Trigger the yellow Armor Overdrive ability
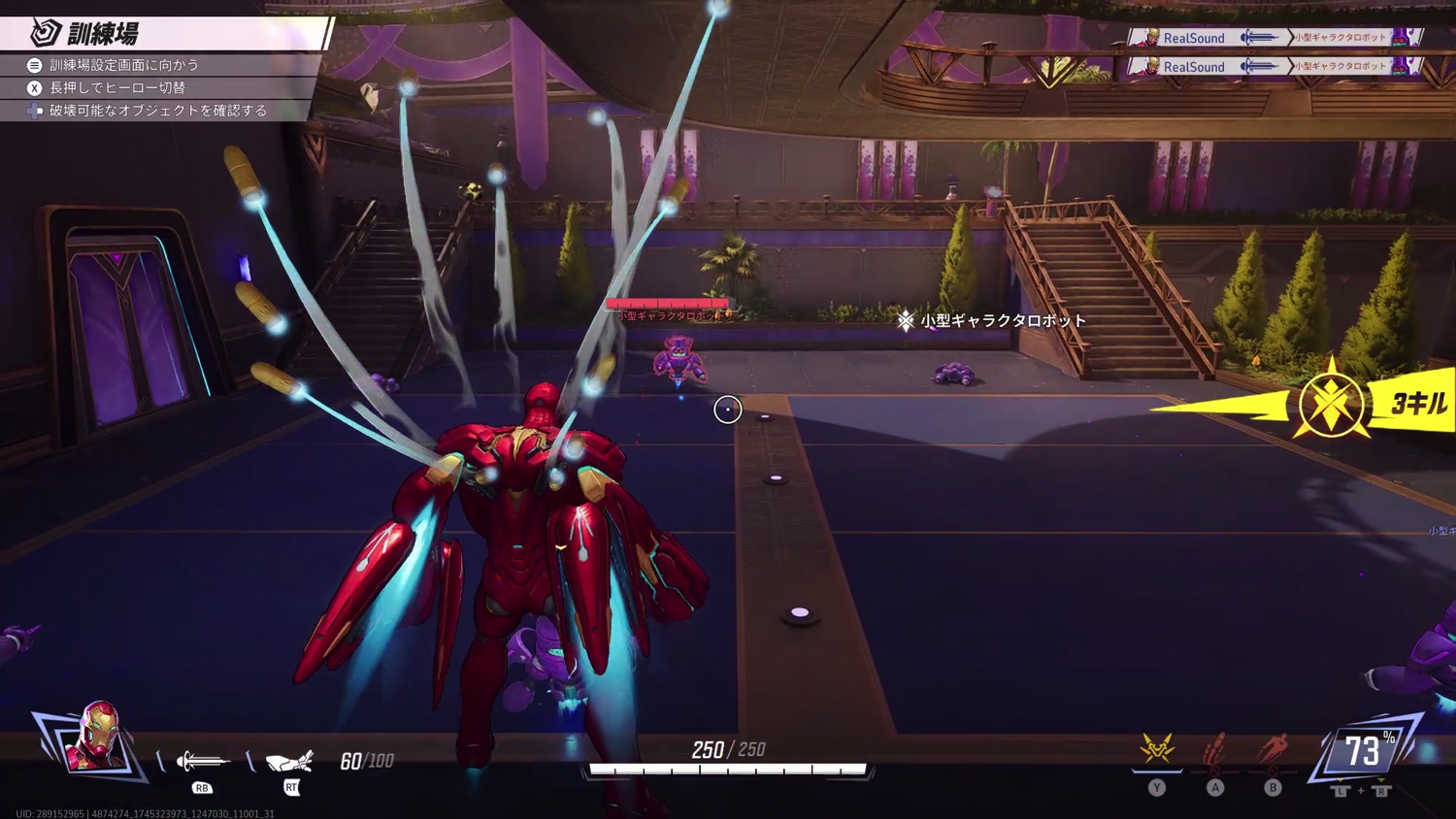 [x=1157, y=750]
